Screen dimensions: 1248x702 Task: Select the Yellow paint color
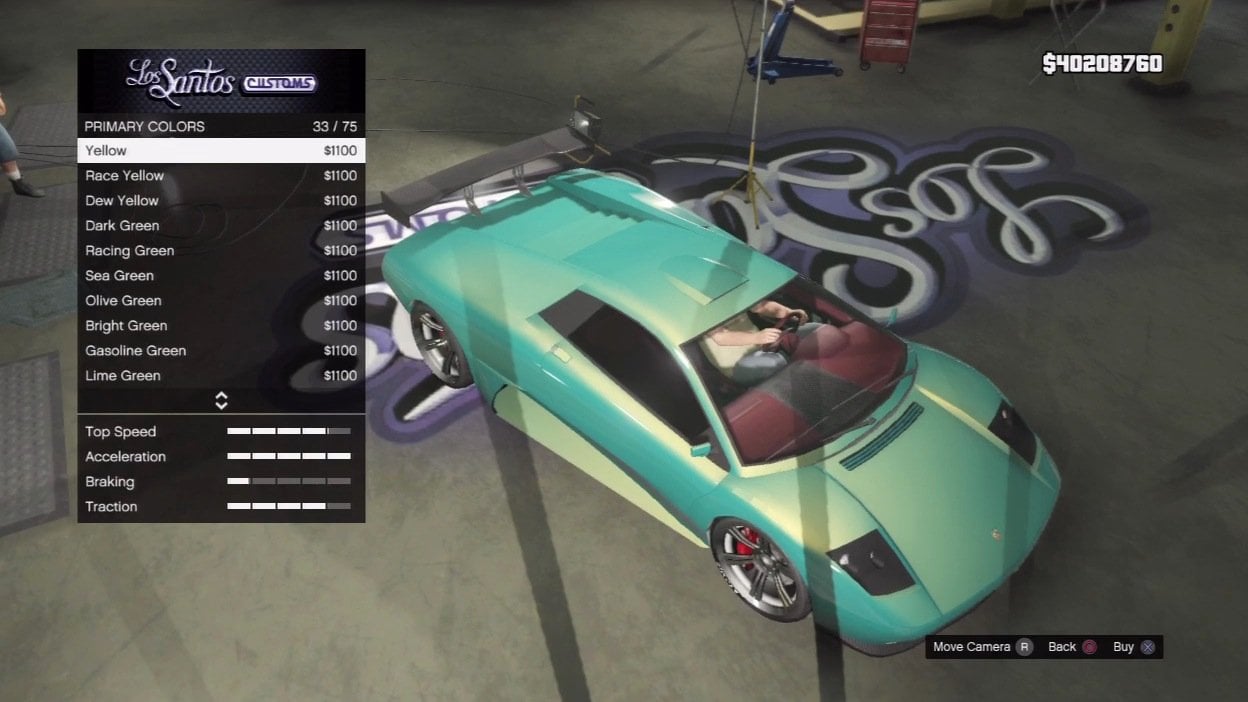221,151
